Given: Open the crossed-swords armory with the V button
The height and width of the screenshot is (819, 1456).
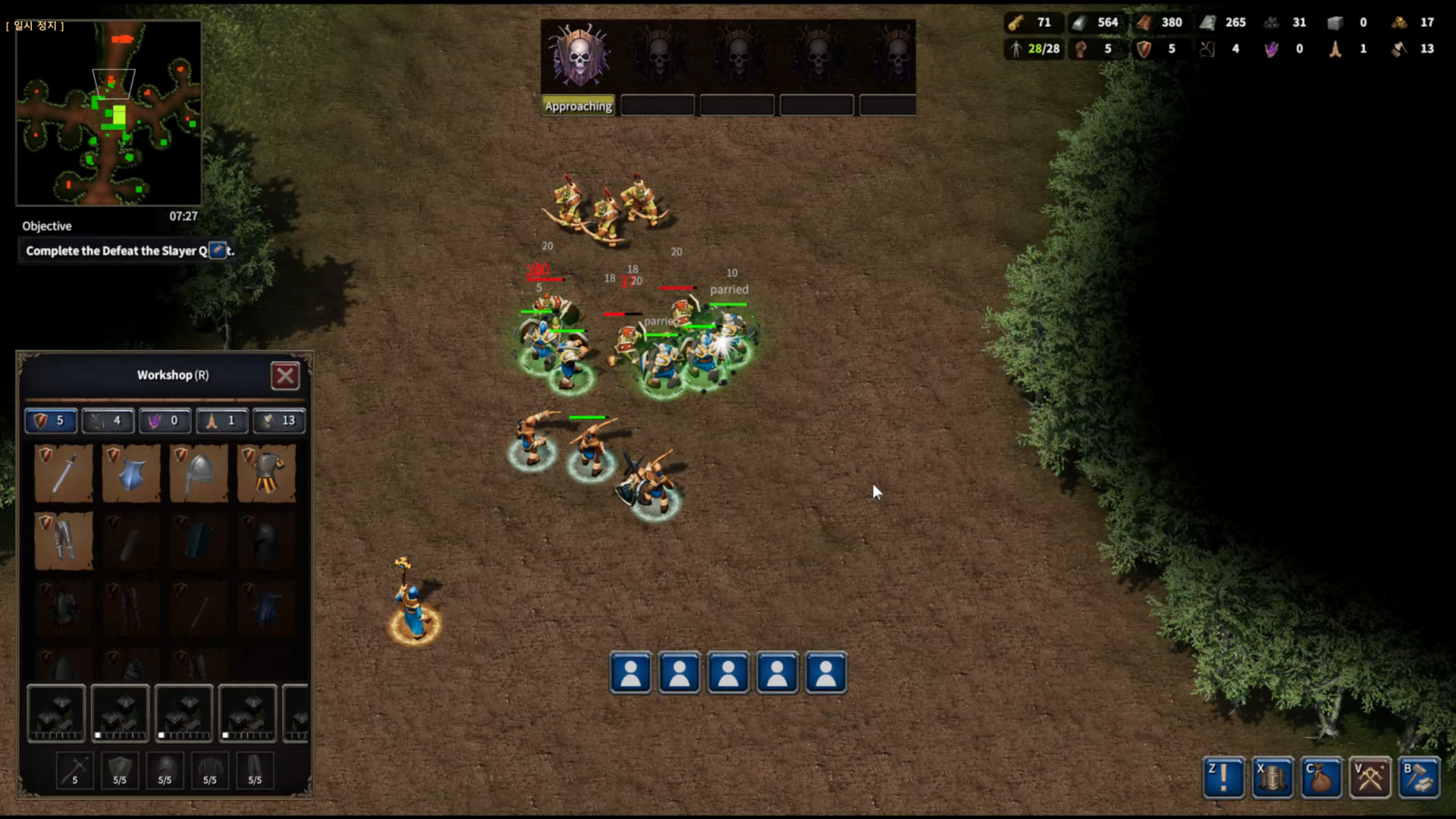Looking at the screenshot, I should click(x=1370, y=777).
